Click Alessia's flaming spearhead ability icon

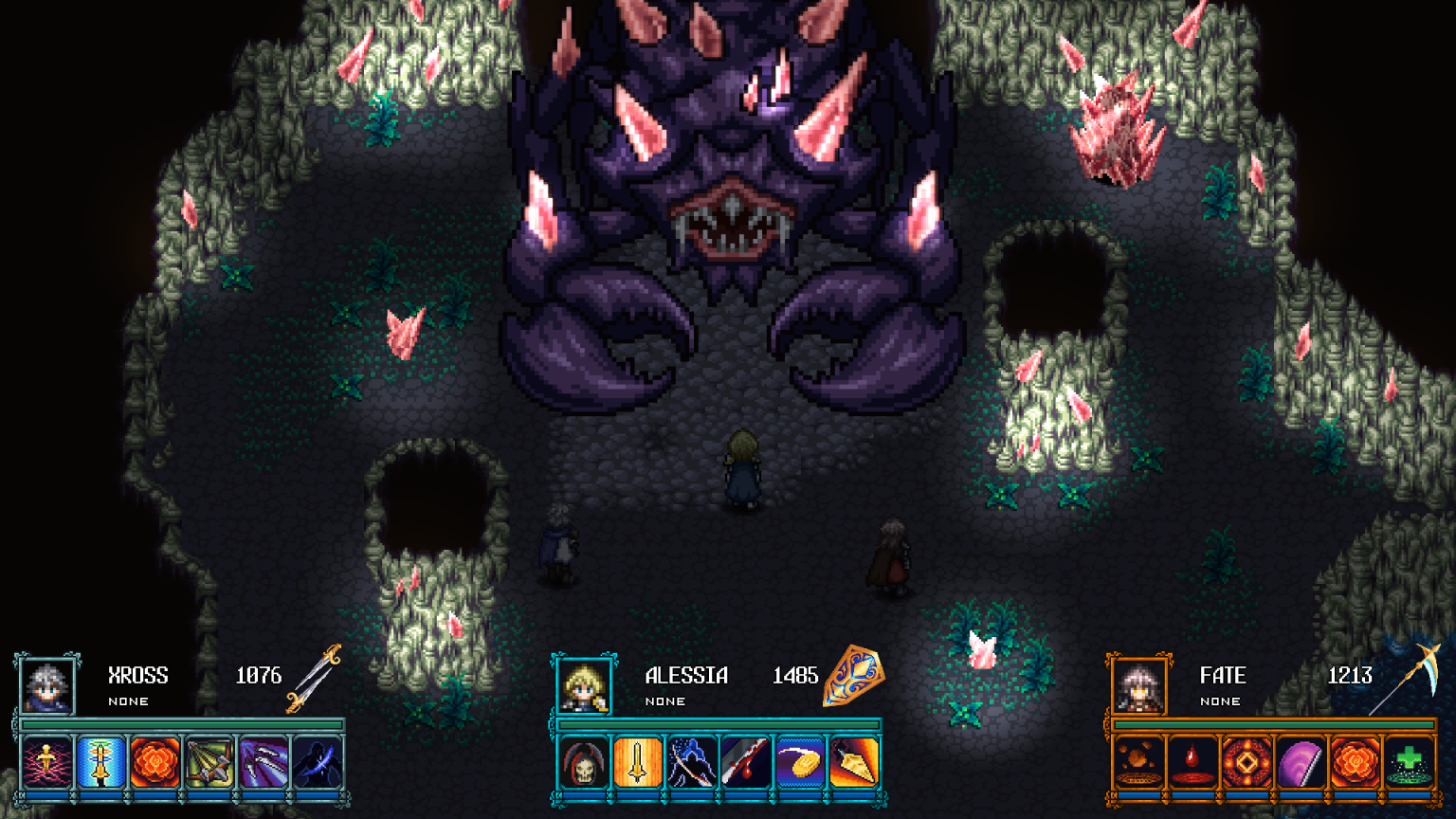click(851, 763)
